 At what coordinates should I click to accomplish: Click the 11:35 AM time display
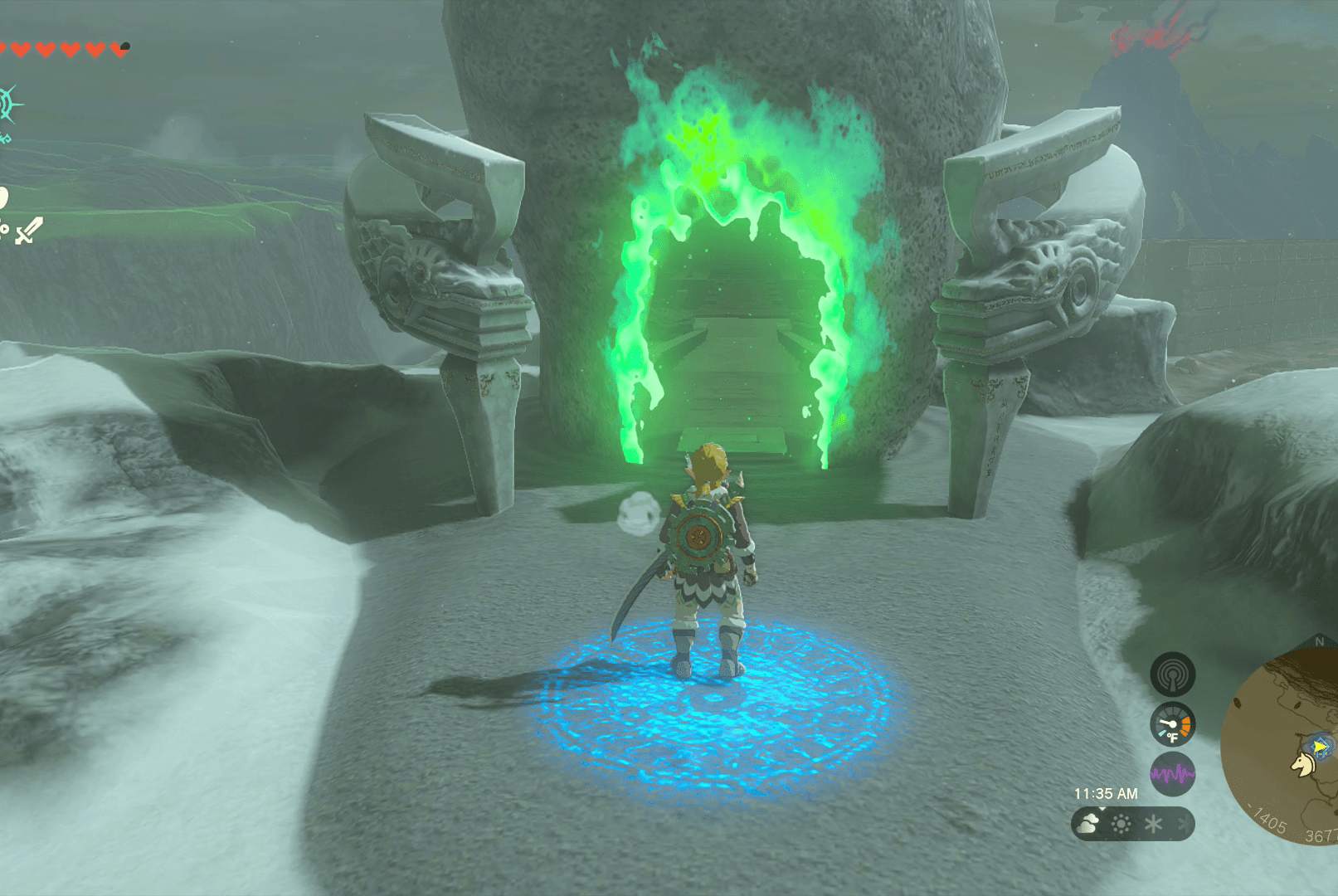coord(1107,793)
